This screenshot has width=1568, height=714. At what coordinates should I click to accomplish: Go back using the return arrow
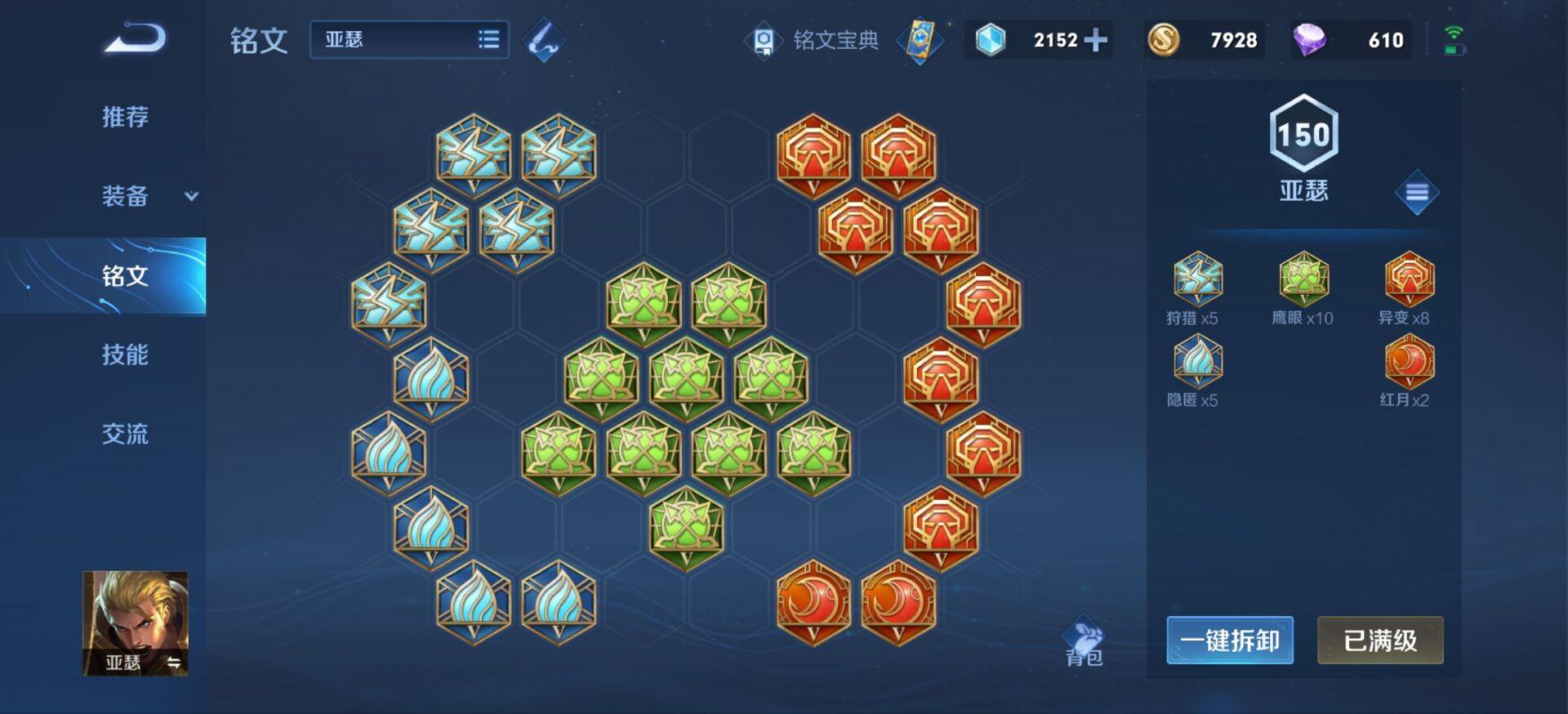pos(135,39)
